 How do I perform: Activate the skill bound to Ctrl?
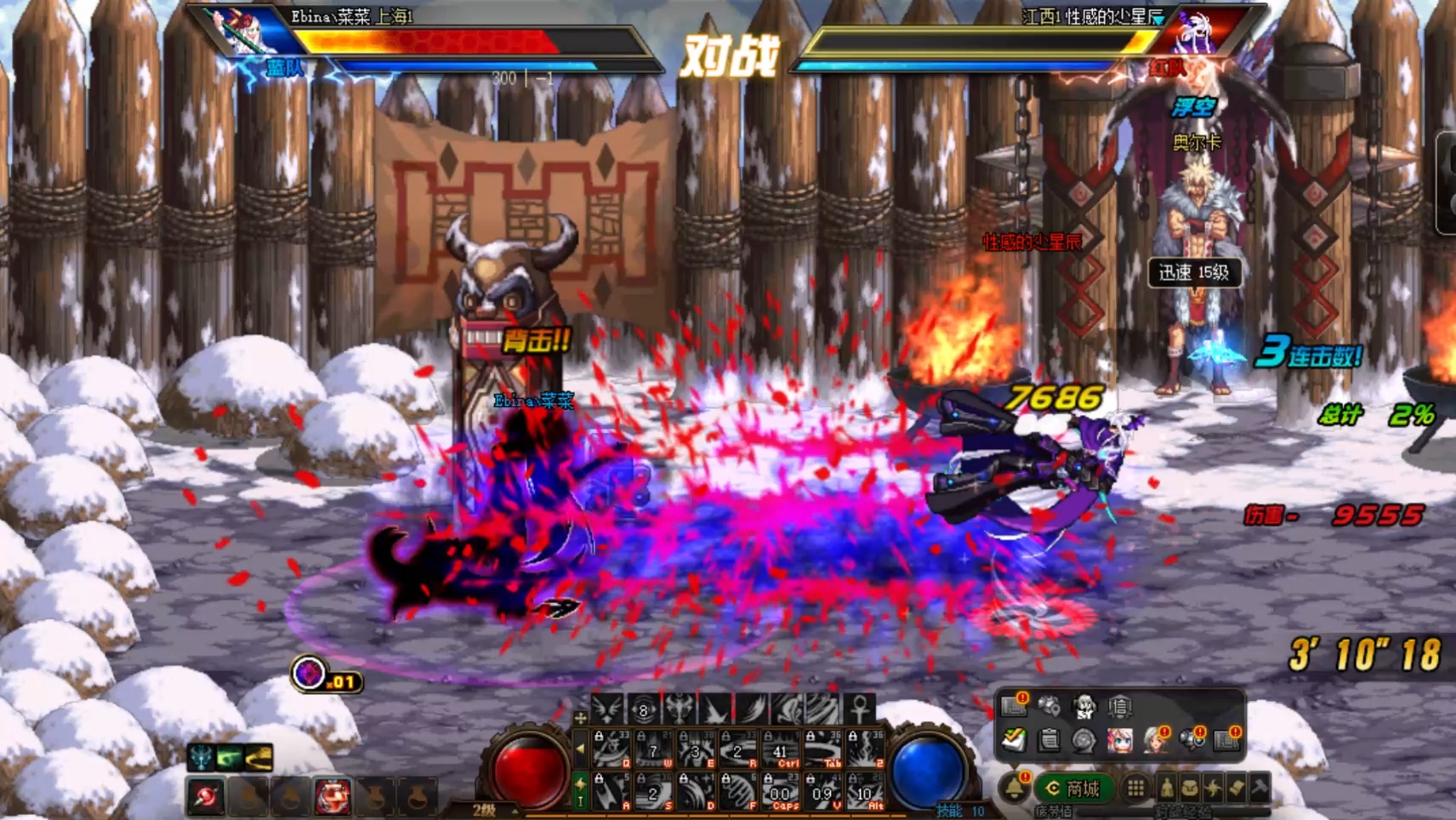pyautogui.click(x=780, y=749)
